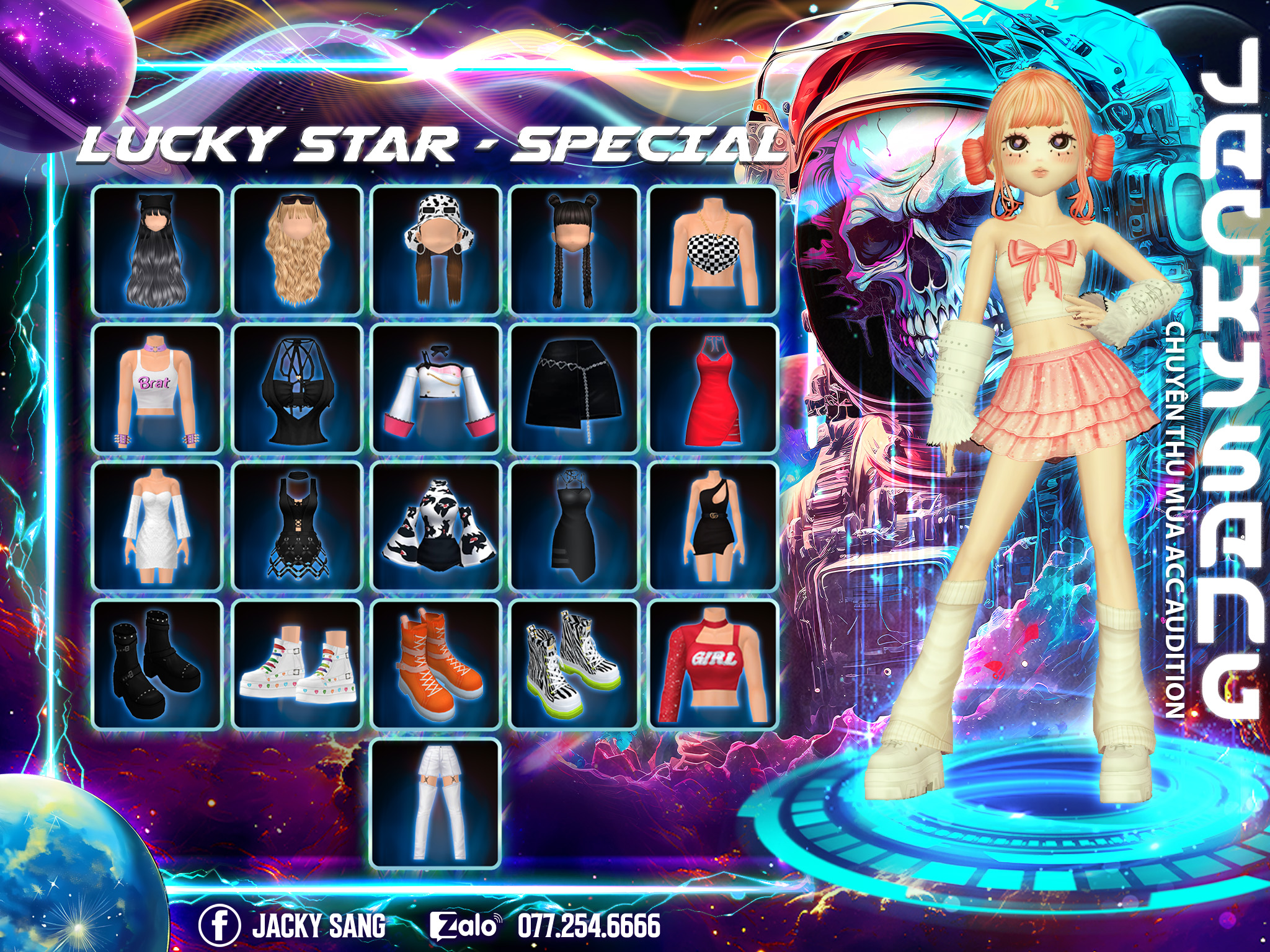
Task: Pick the zebra-print sneakers with neon soles
Action: pos(574,665)
